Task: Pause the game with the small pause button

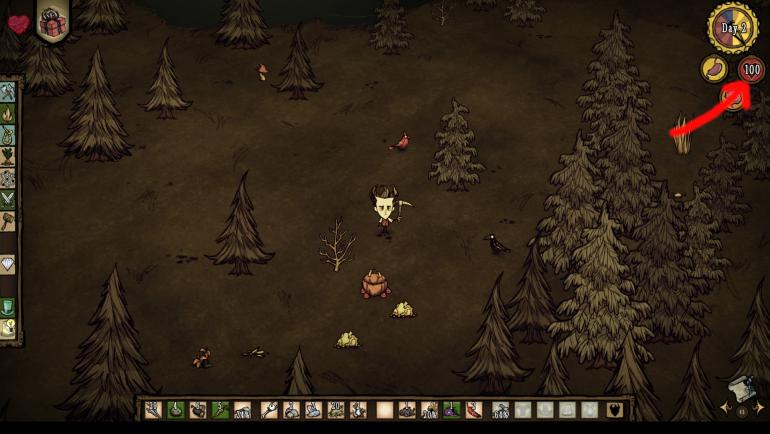Action: (741, 410)
